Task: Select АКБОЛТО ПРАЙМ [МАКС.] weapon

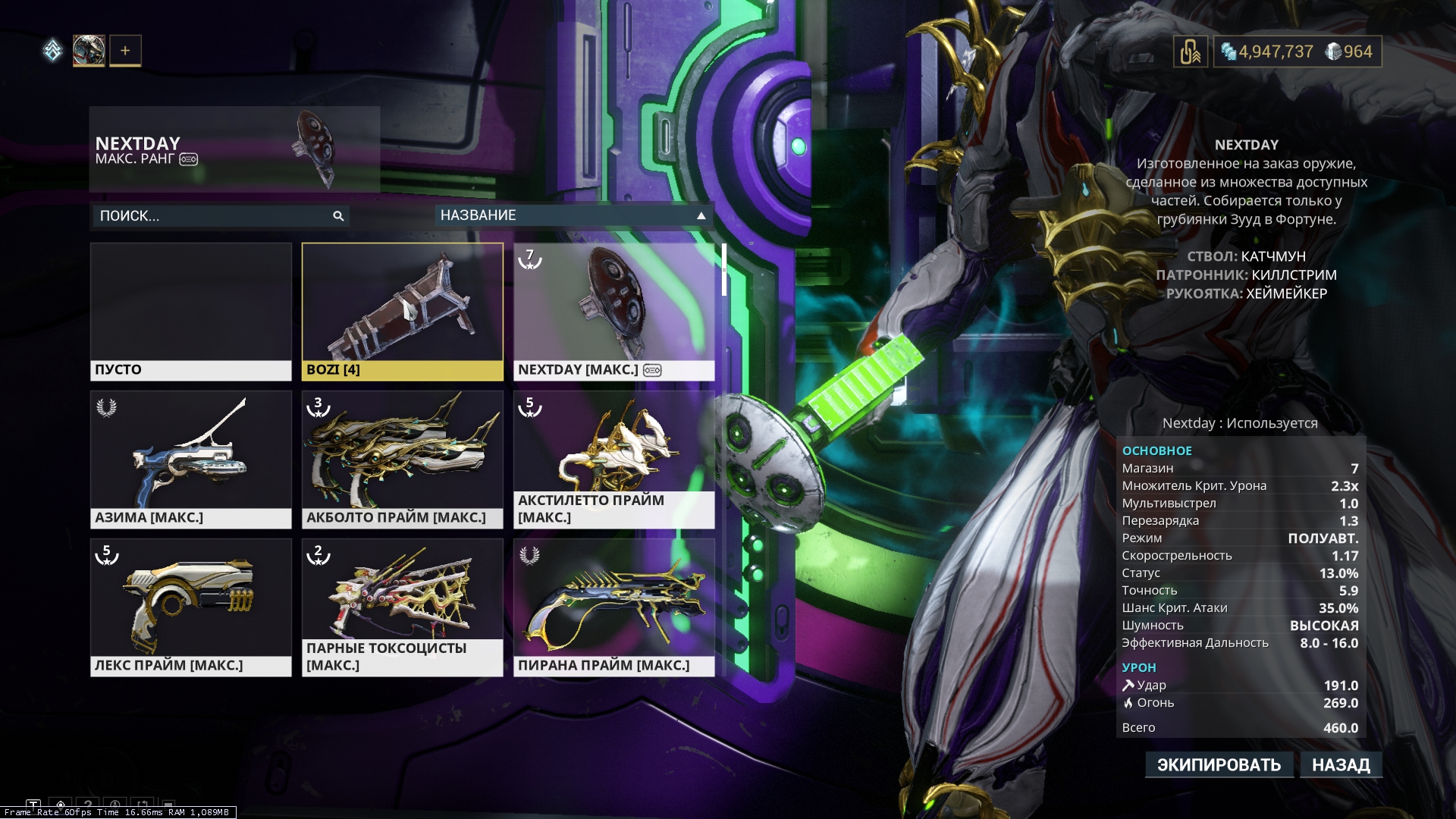Action: (402, 459)
